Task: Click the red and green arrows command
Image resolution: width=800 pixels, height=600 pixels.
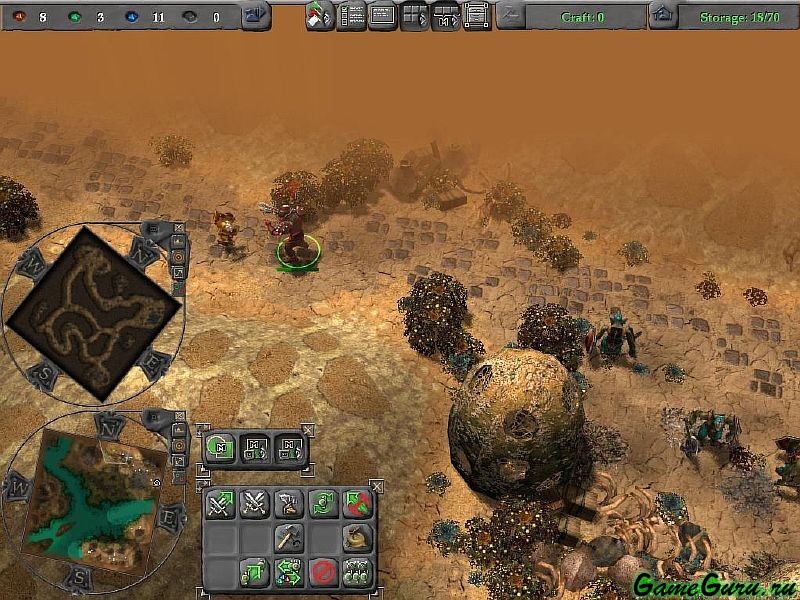Action: pyautogui.click(x=355, y=503)
